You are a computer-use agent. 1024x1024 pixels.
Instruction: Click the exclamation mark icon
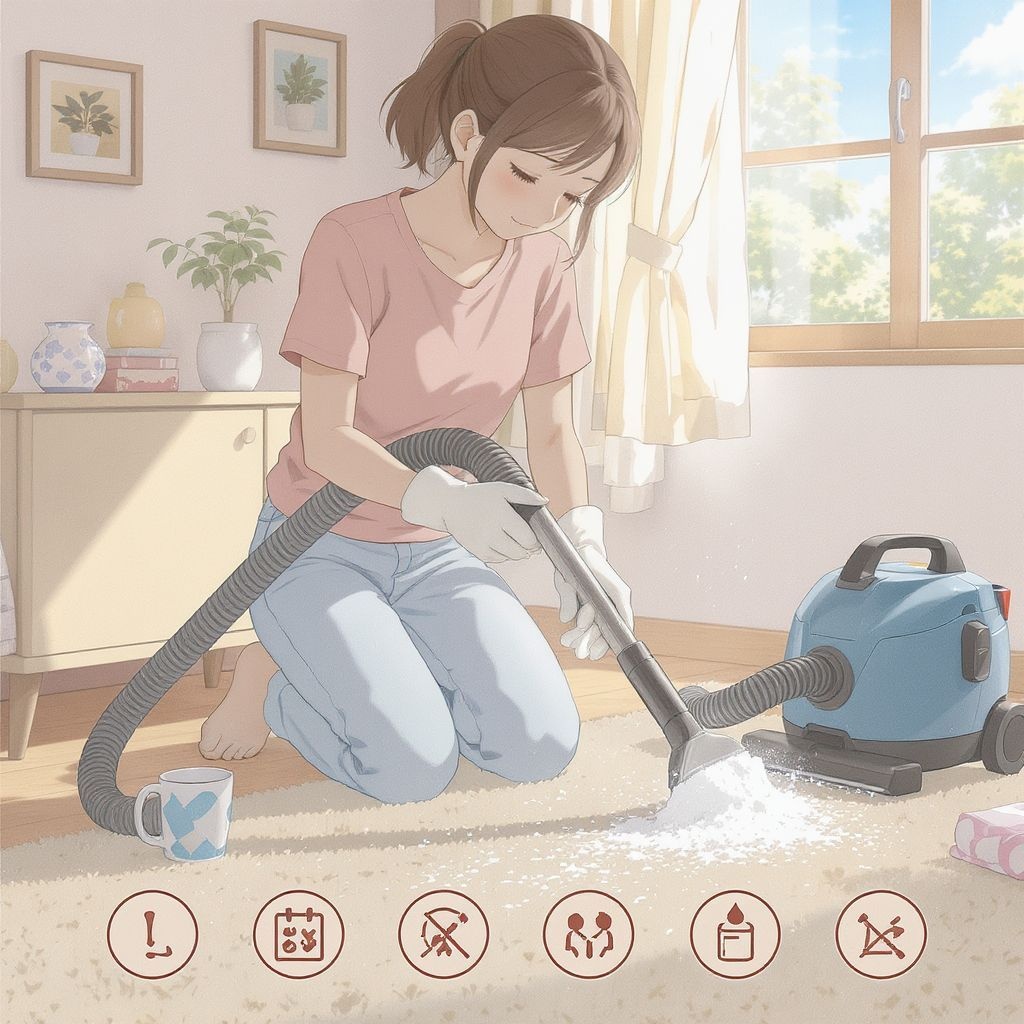[152, 934]
